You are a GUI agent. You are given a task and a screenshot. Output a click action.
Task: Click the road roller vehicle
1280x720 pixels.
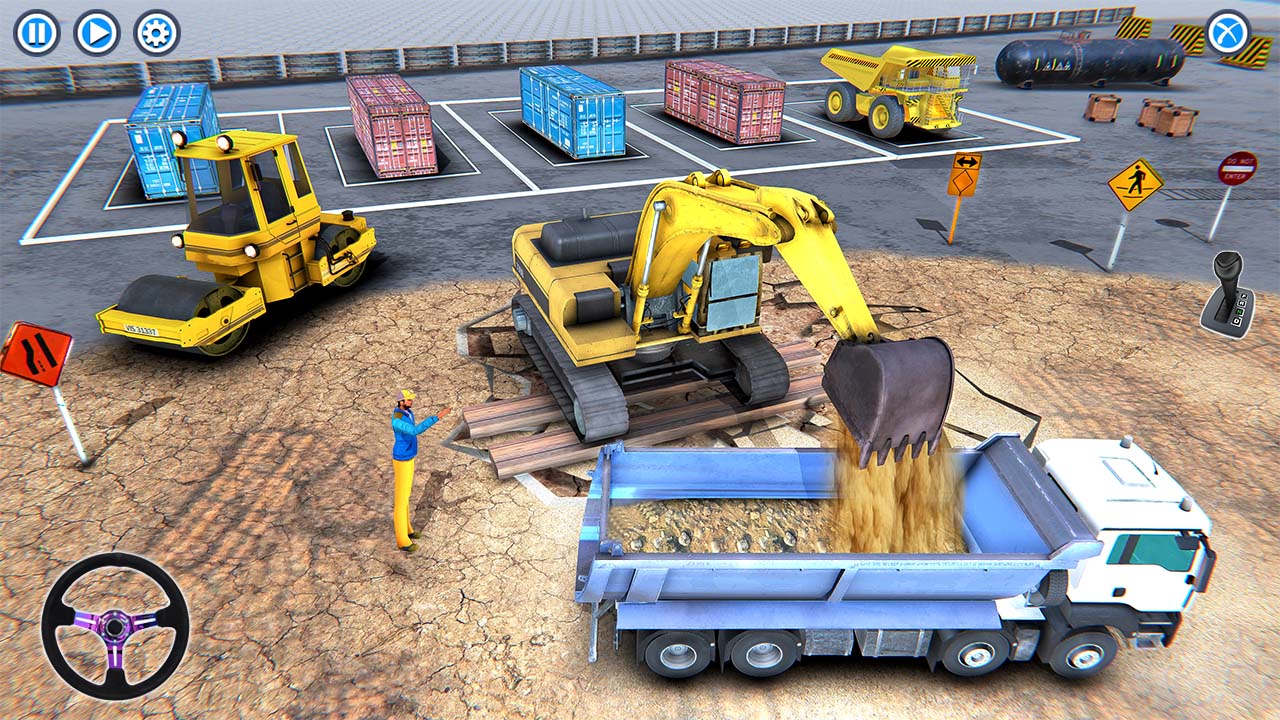tap(230, 250)
